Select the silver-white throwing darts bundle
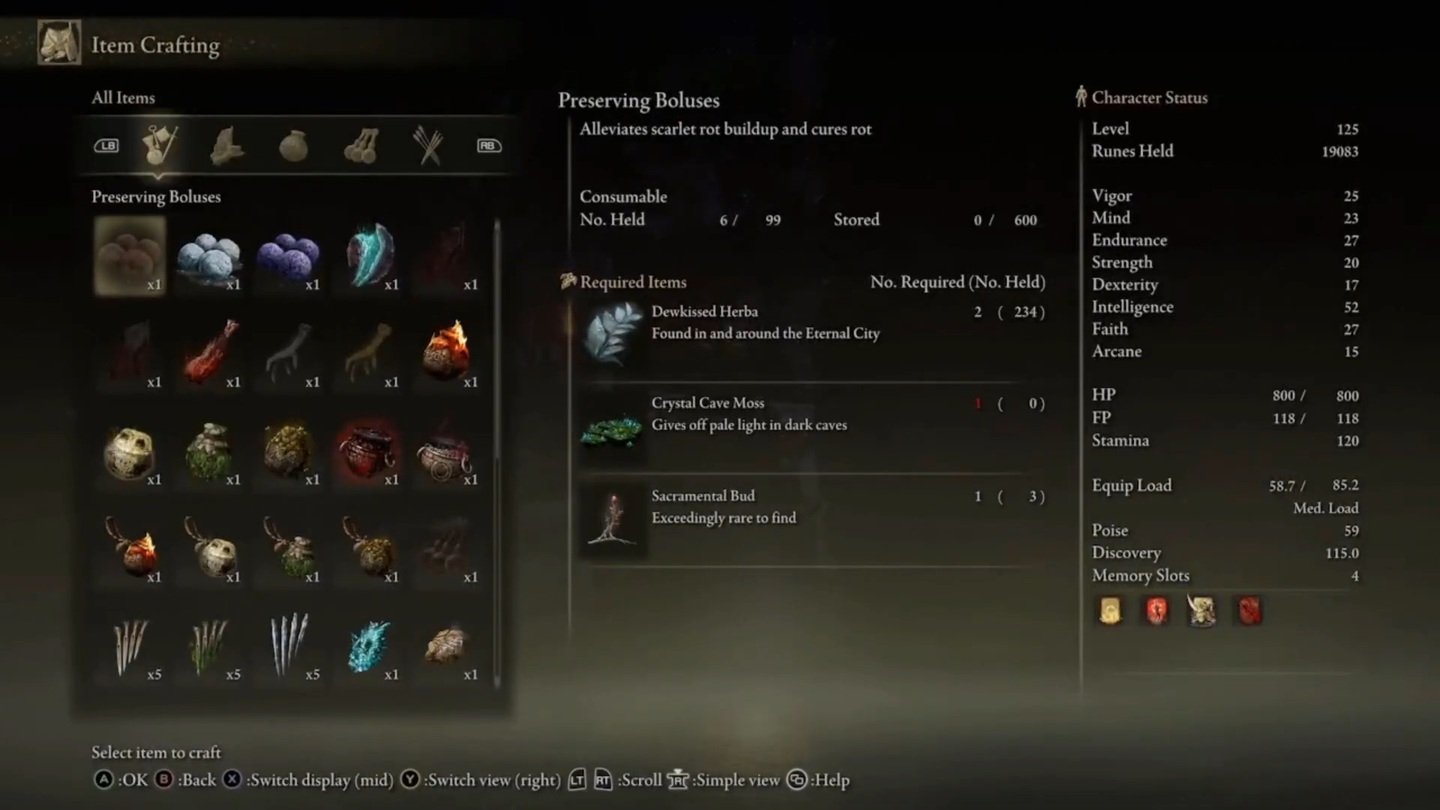The height and width of the screenshot is (810, 1440). tap(288, 646)
